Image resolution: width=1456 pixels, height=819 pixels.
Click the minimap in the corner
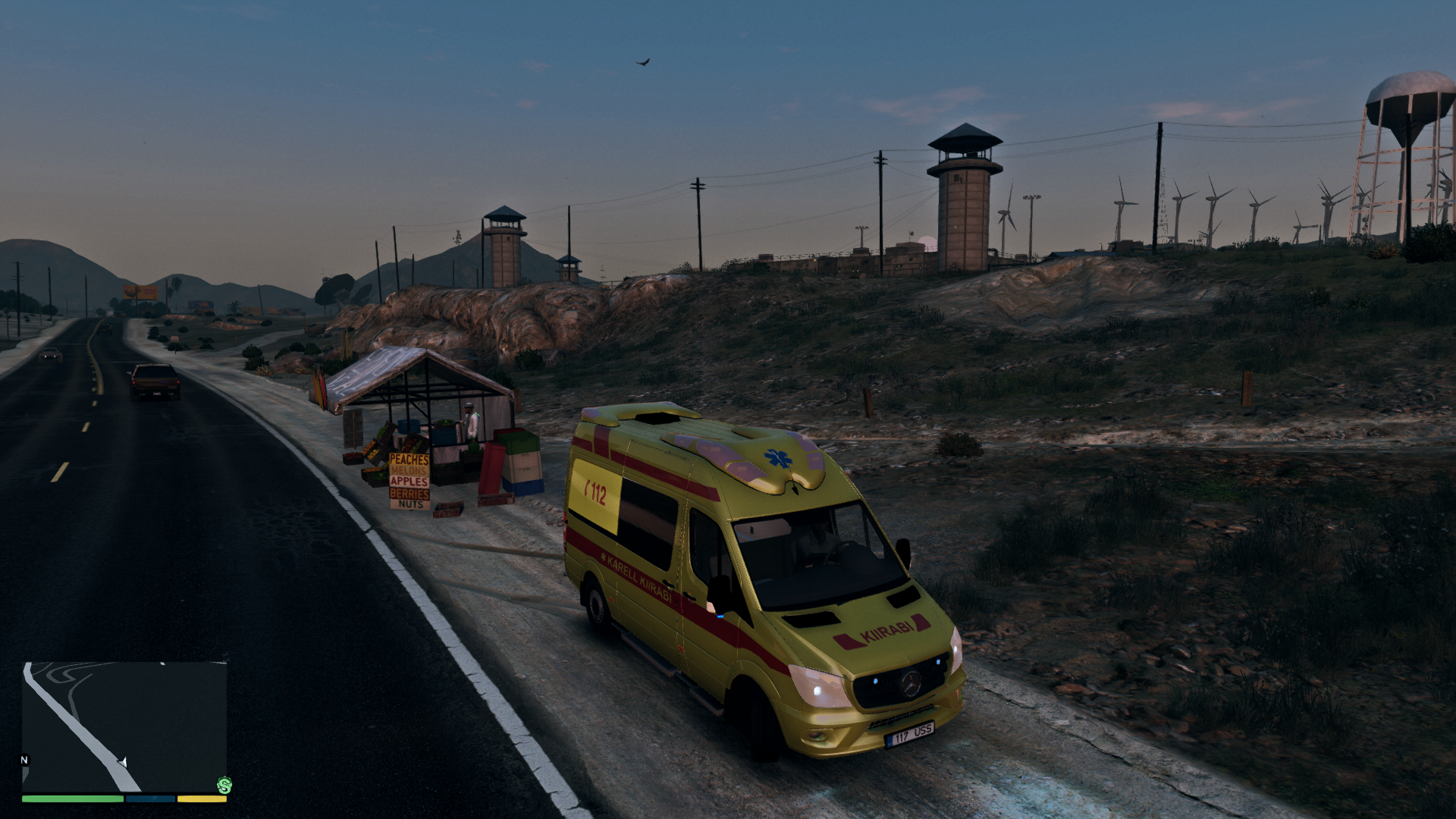tap(124, 726)
